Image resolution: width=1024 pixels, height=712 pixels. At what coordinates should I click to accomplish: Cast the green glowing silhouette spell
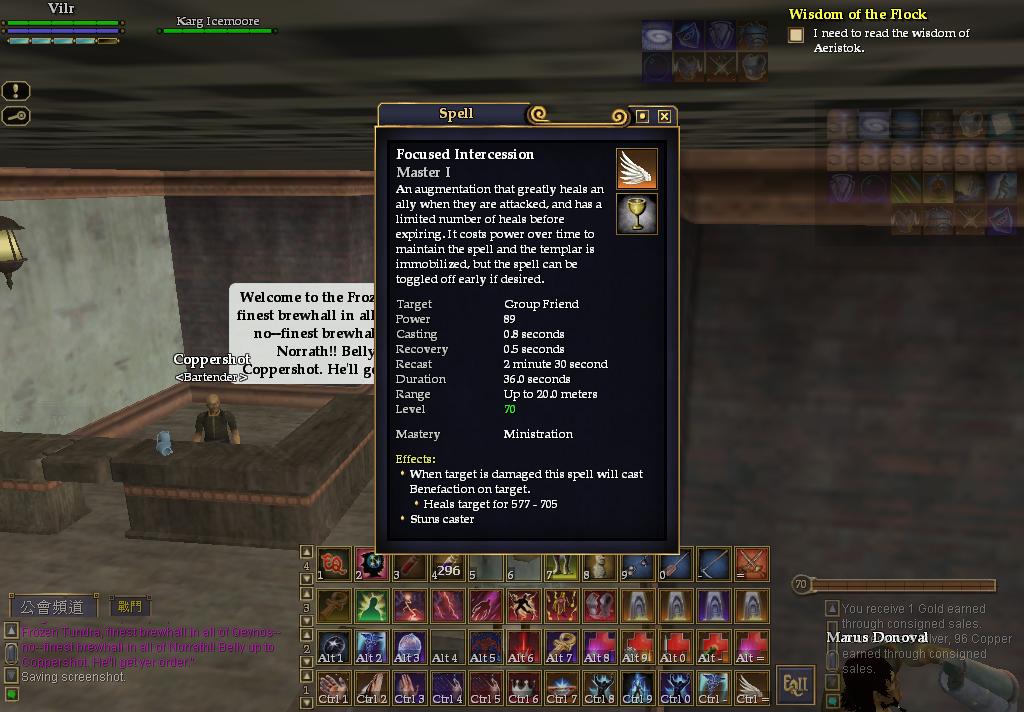tap(372, 605)
